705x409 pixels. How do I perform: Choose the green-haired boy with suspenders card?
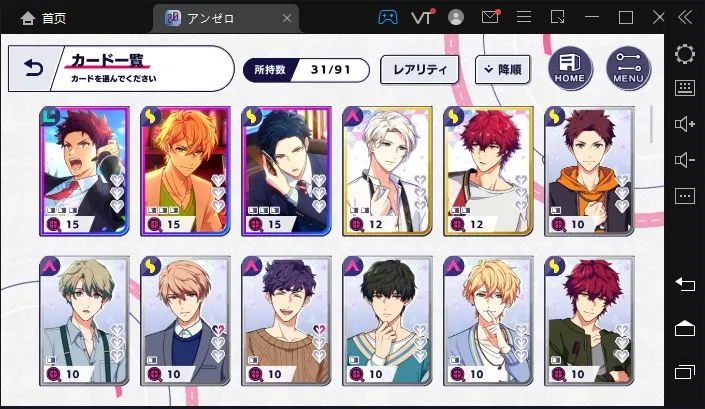point(85,320)
